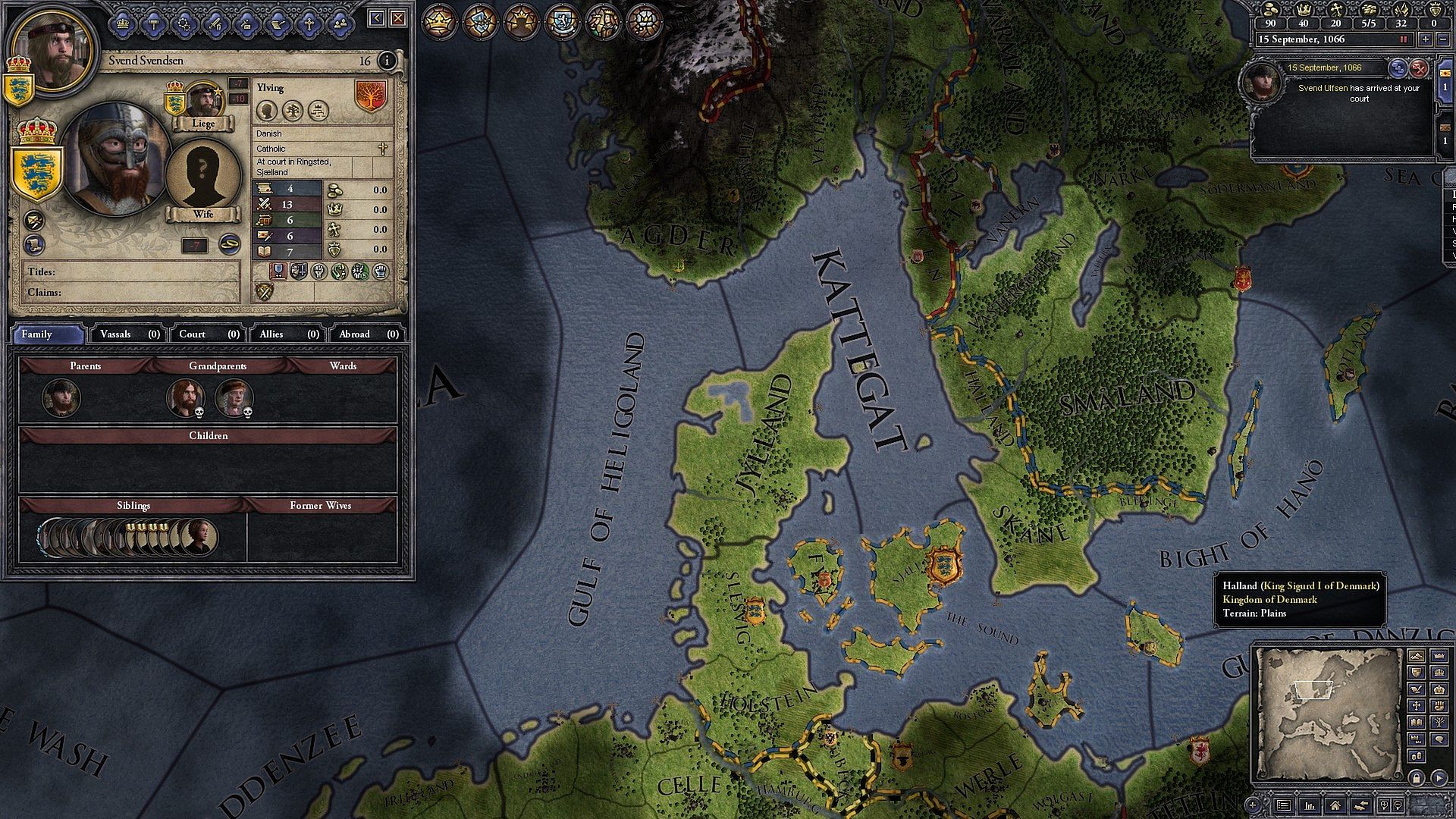The width and height of the screenshot is (1456, 819).
Task: Select the Abroad tab
Action: pos(369,334)
